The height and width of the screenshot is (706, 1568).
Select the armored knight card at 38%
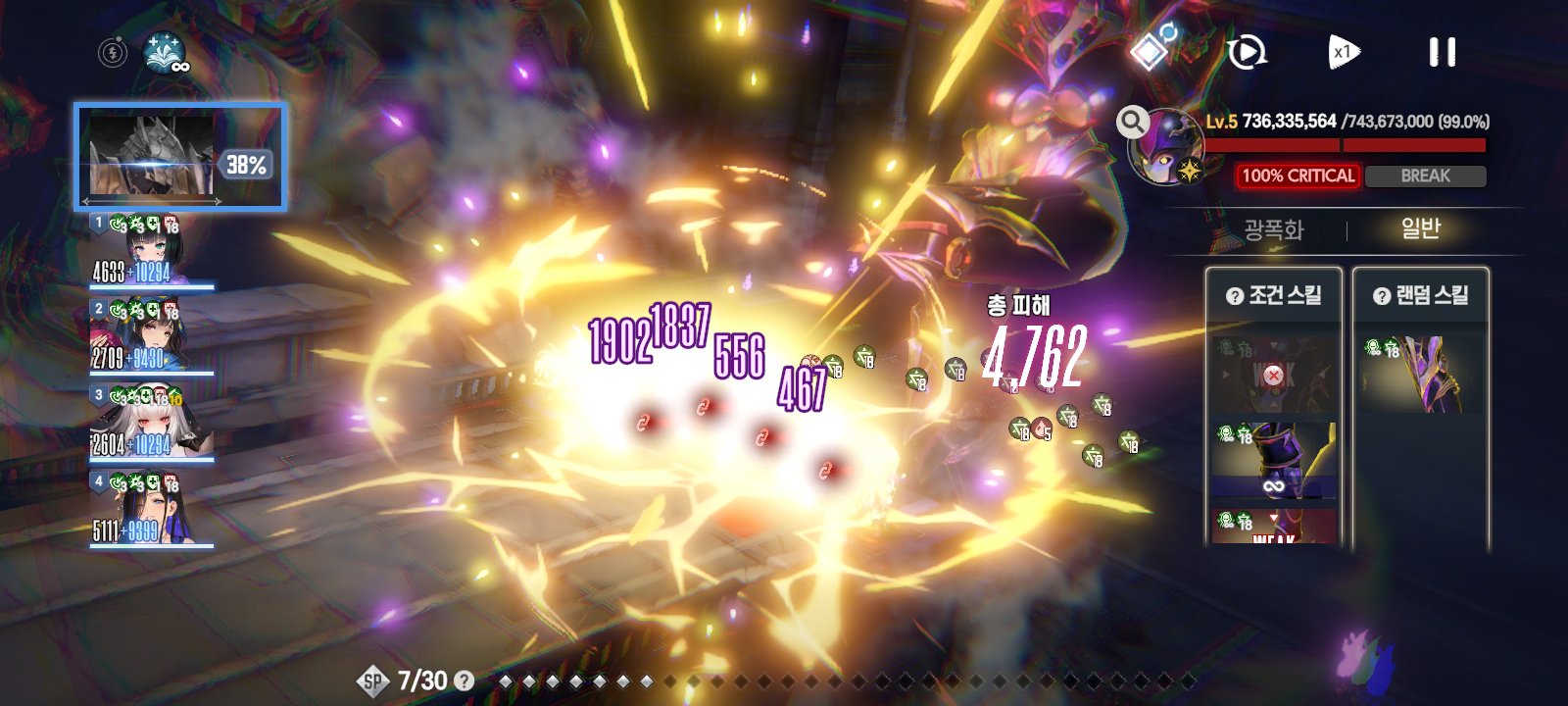pos(181,157)
